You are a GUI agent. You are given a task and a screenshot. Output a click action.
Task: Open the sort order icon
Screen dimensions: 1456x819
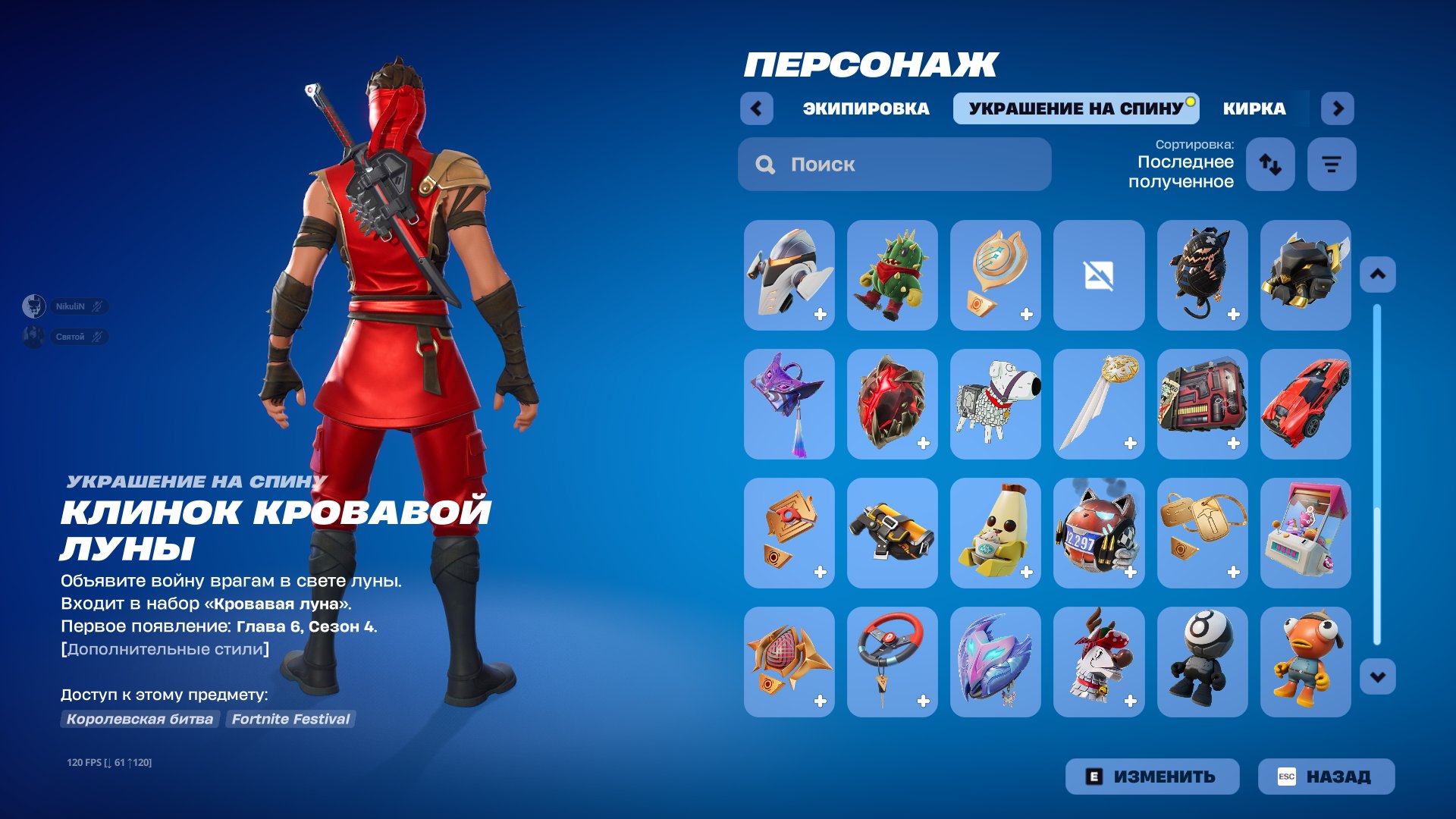click(x=1270, y=164)
